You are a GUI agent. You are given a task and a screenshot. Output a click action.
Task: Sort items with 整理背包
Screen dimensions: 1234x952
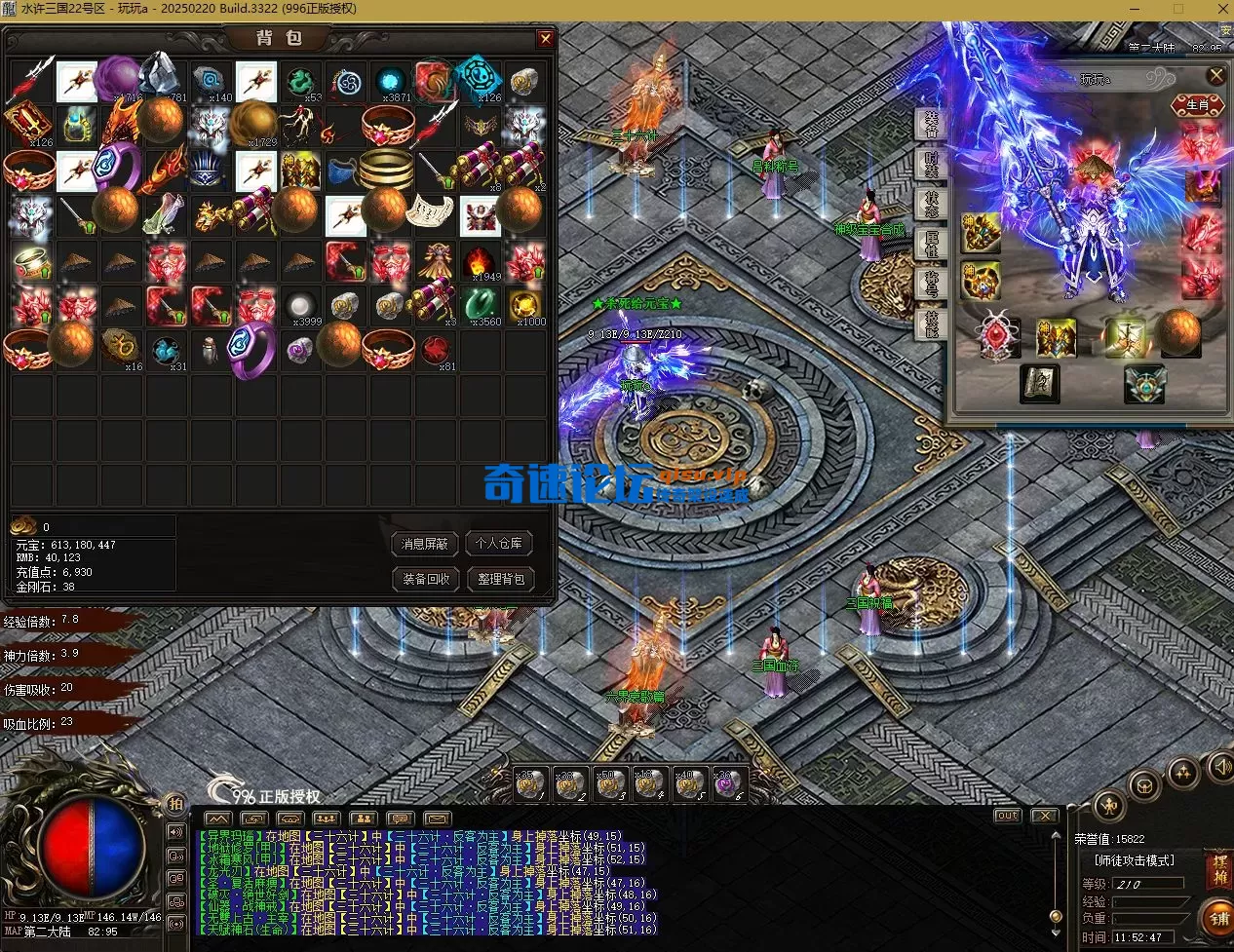pyautogui.click(x=500, y=579)
